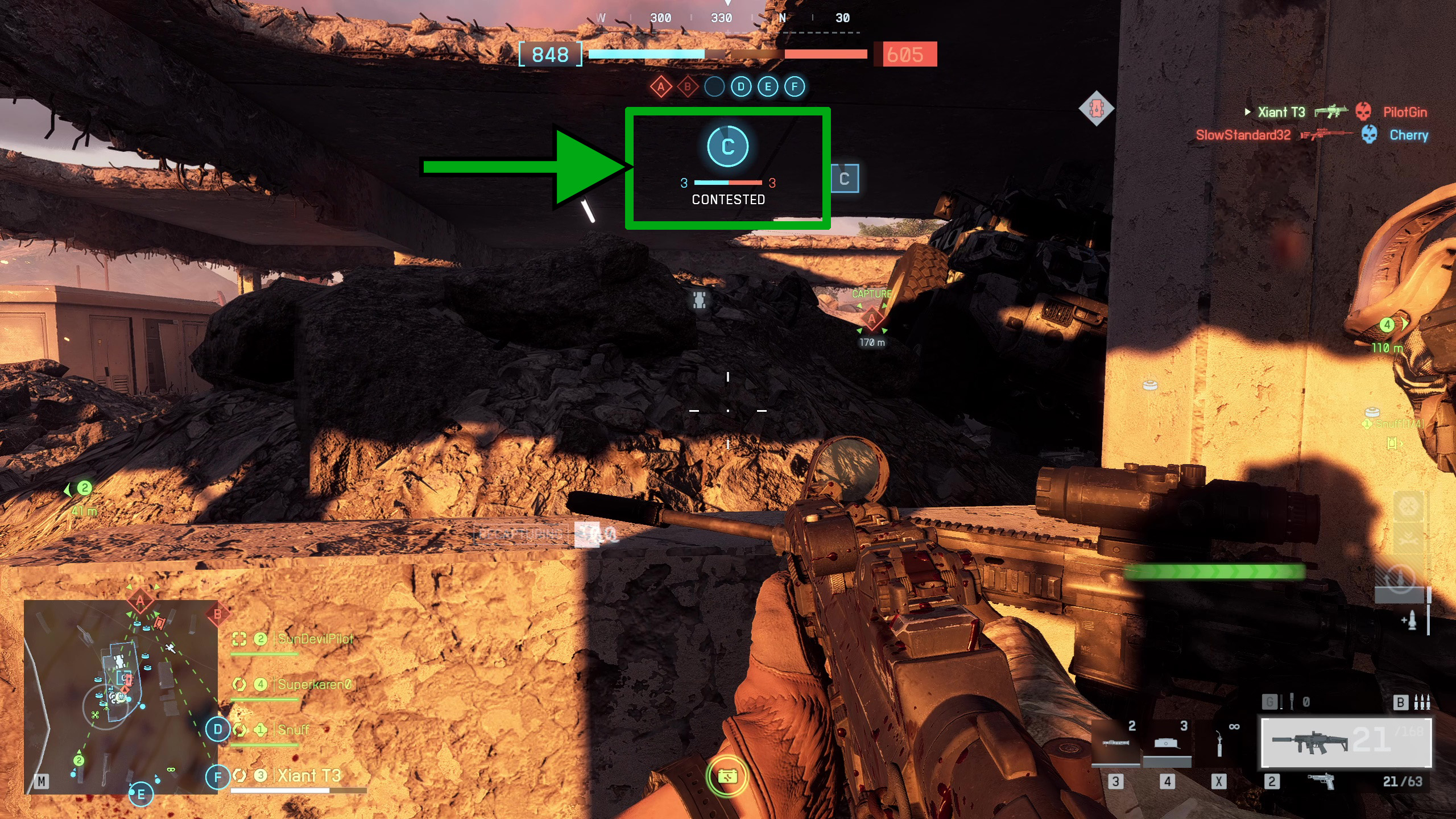Click the minimap
Screen dimensions: 1456x819
[x=121, y=697]
